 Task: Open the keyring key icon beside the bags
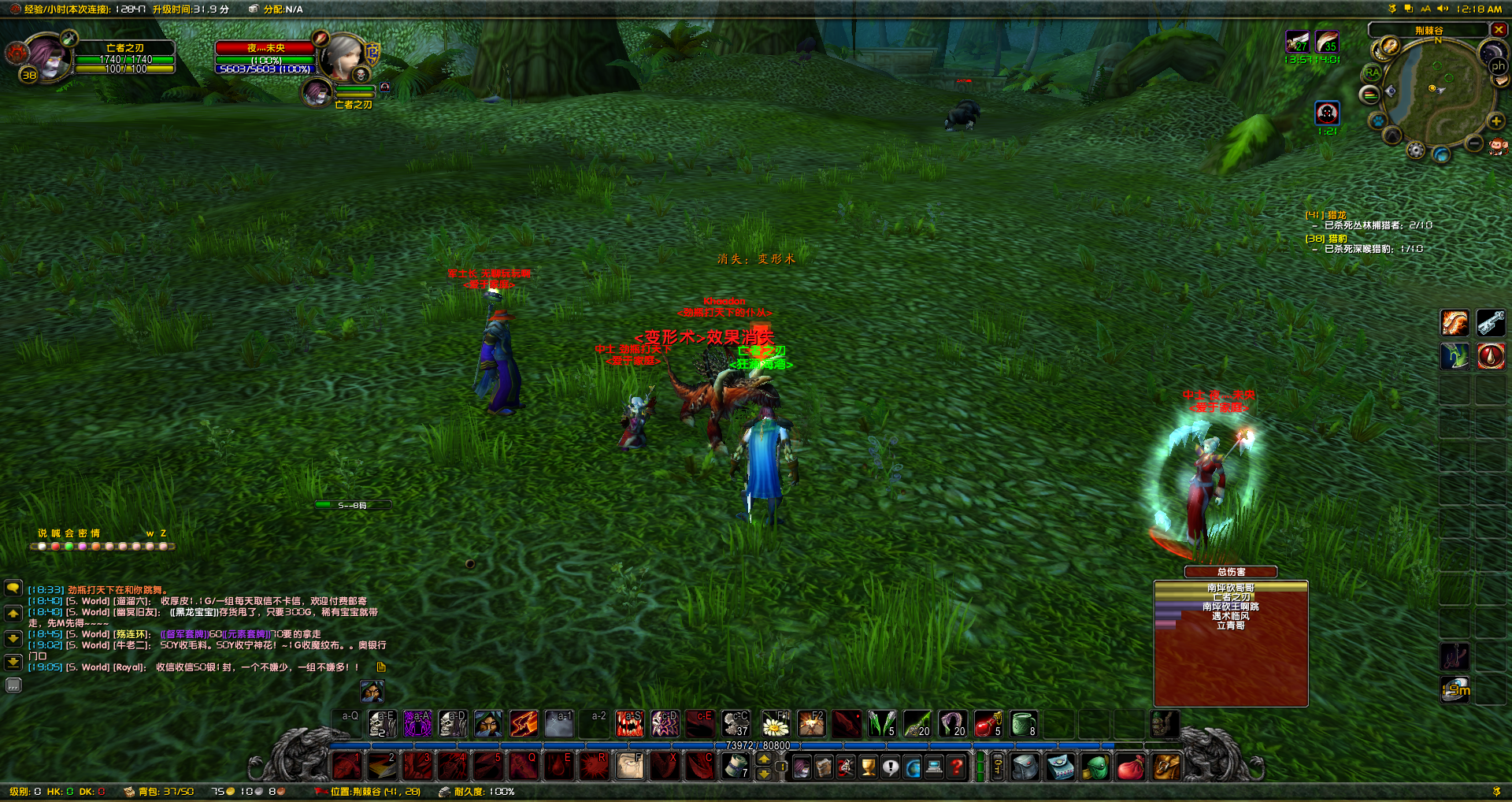point(998,766)
